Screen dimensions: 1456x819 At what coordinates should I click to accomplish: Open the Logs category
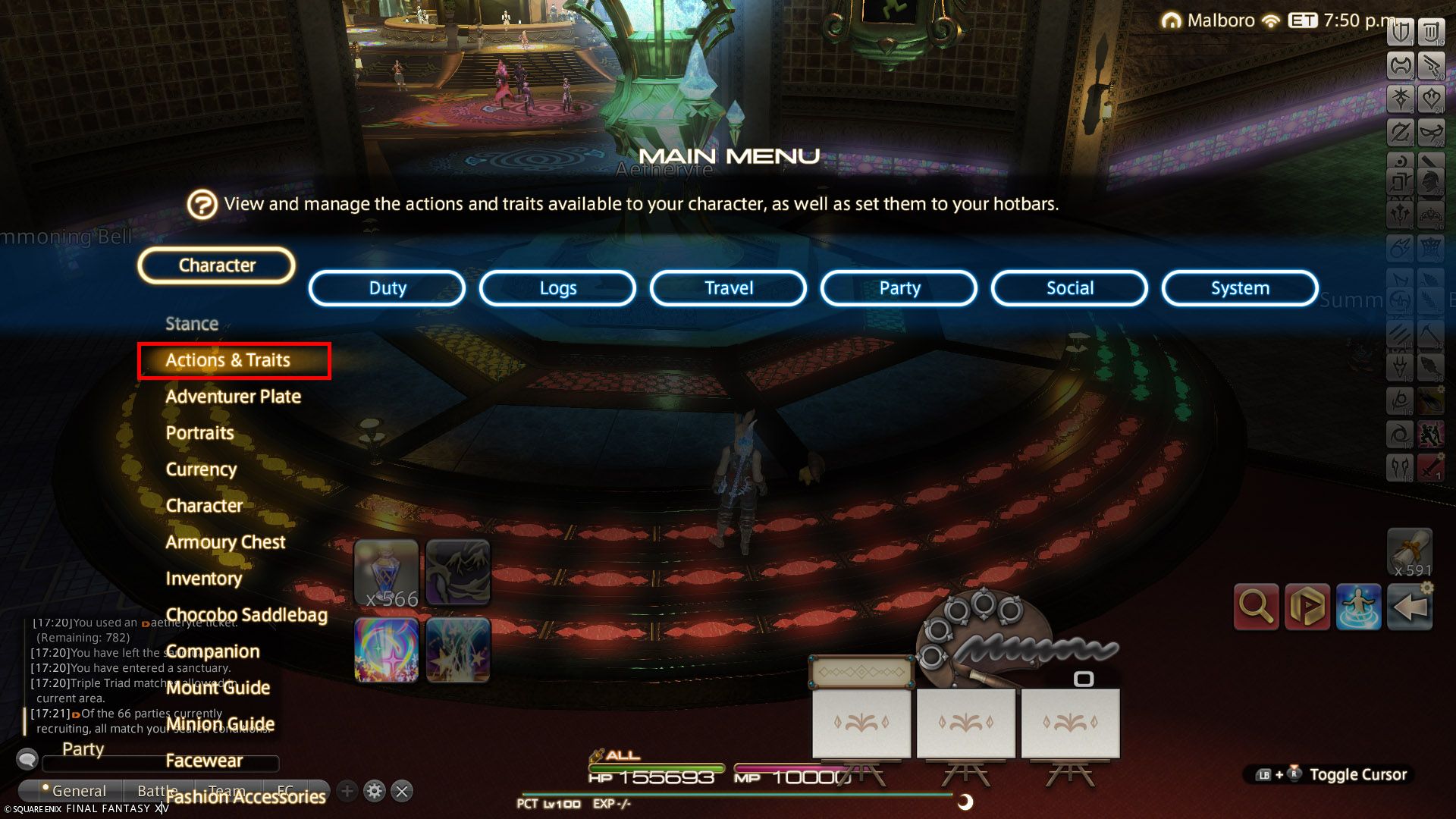(x=557, y=288)
